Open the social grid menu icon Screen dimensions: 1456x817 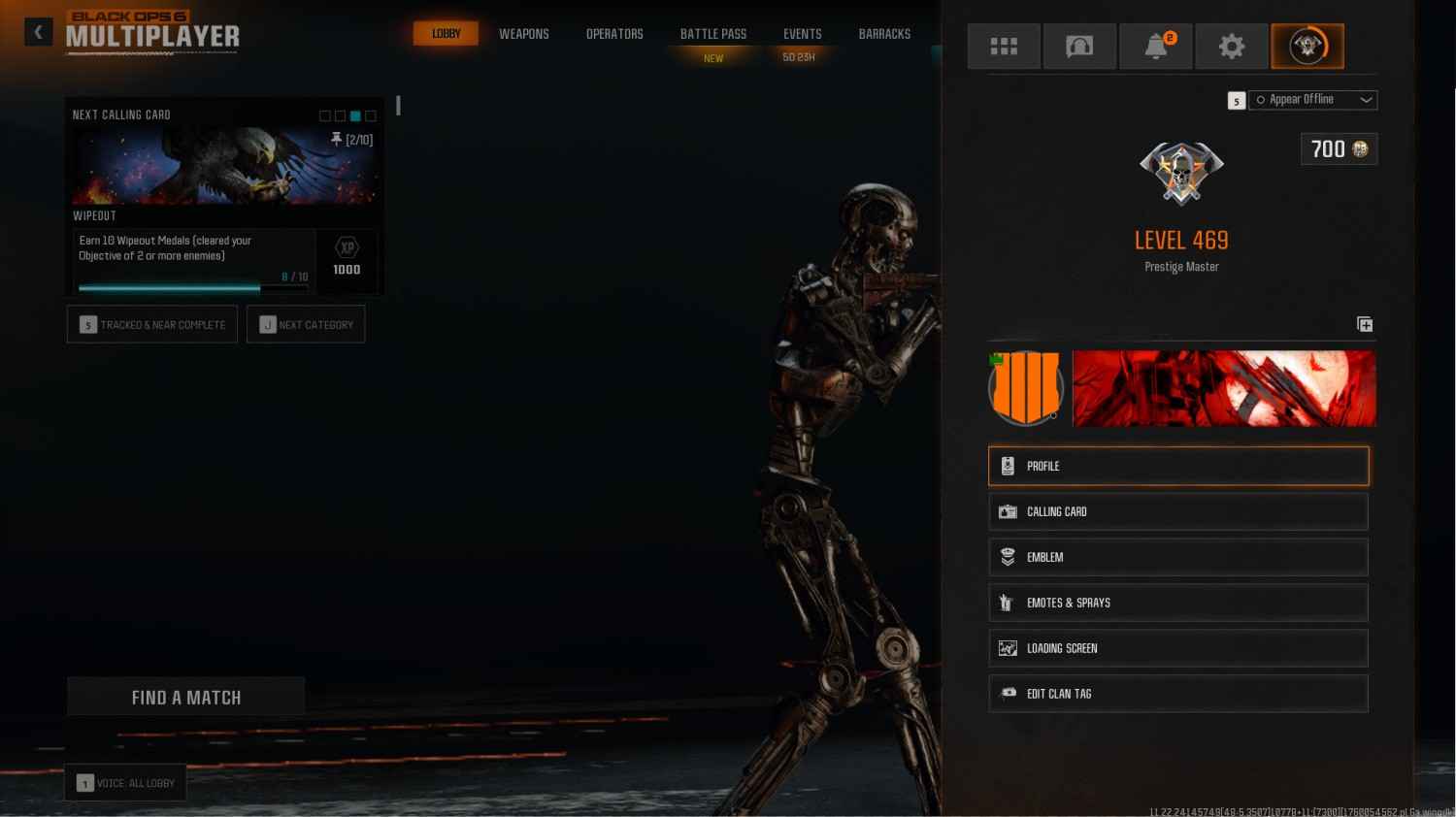click(x=1004, y=46)
